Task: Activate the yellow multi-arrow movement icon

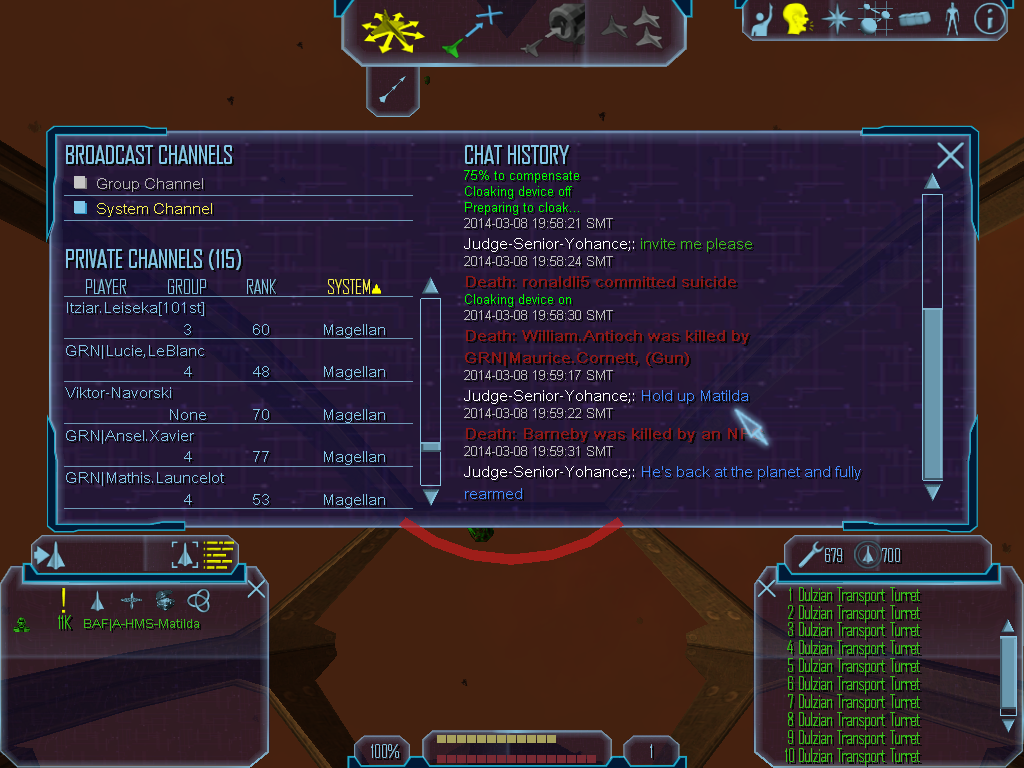Action: pyautogui.click(x=392, y=30)
